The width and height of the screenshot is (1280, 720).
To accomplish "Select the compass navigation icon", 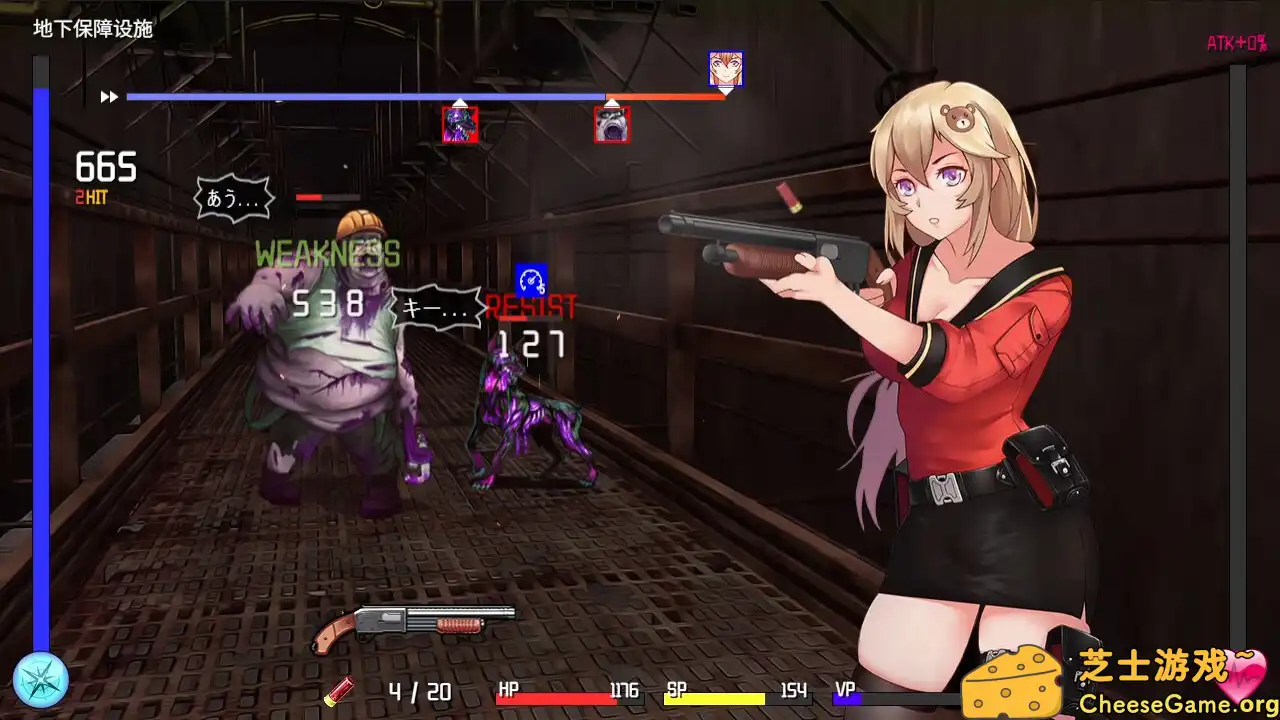I will (x=38, y=679).
